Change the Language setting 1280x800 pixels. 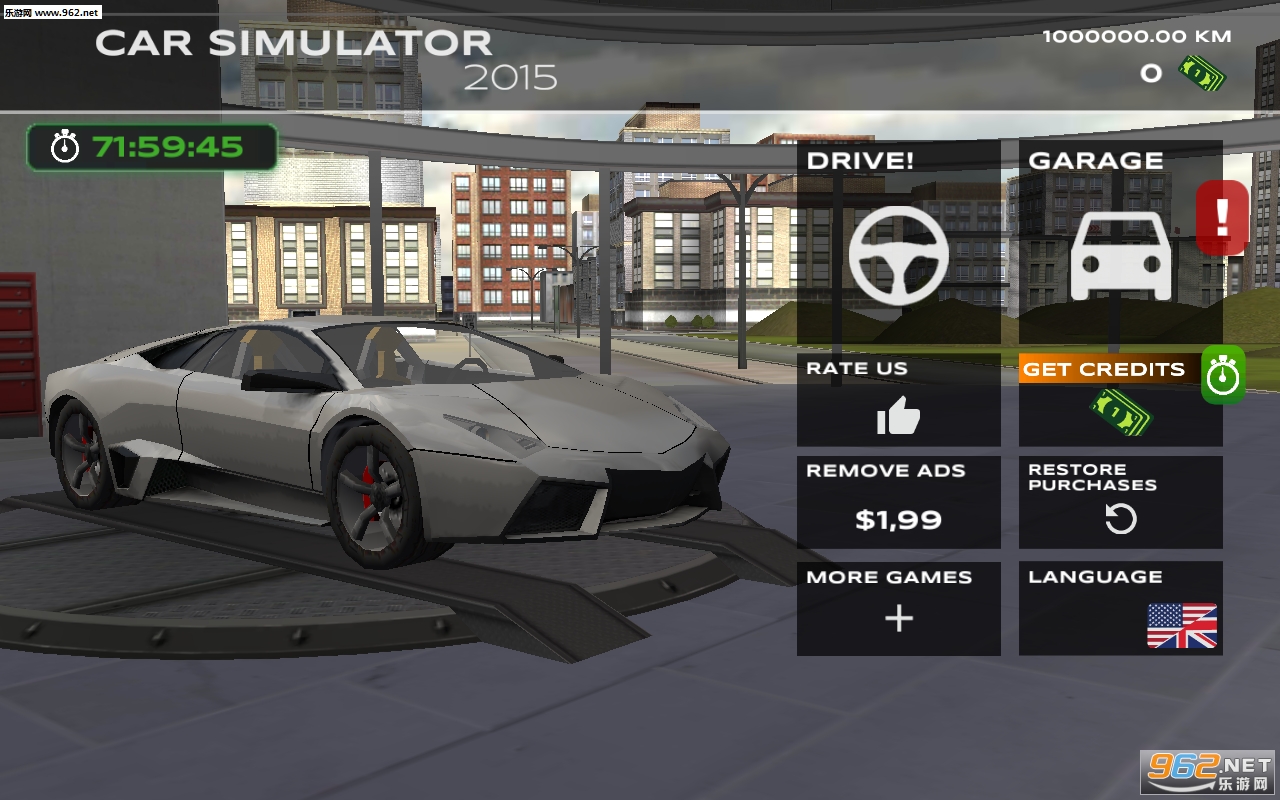[1120, 608]
